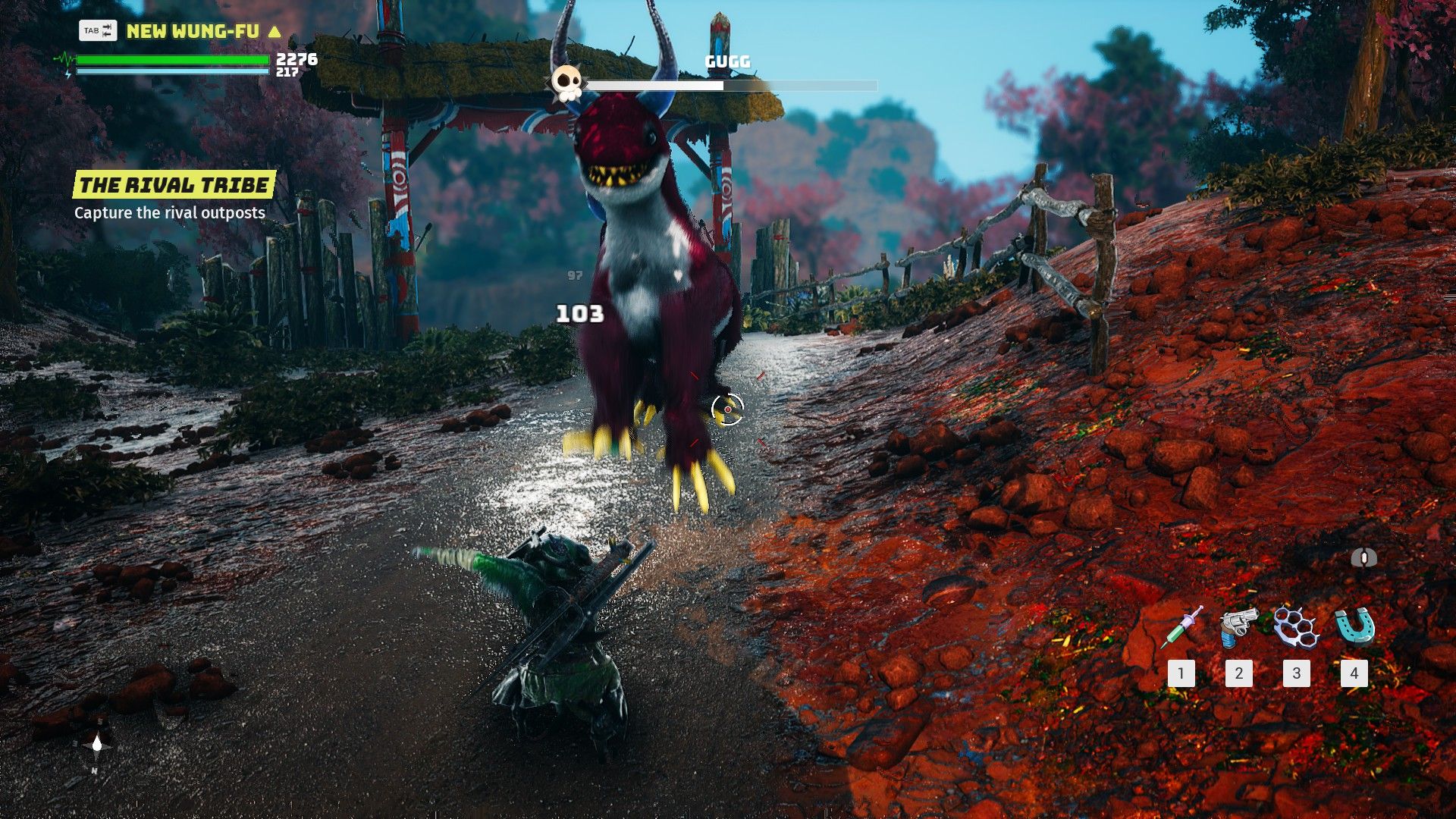Select the revolver weapon icon
The image size is (1456, 819).
(x=1238, y=628)
